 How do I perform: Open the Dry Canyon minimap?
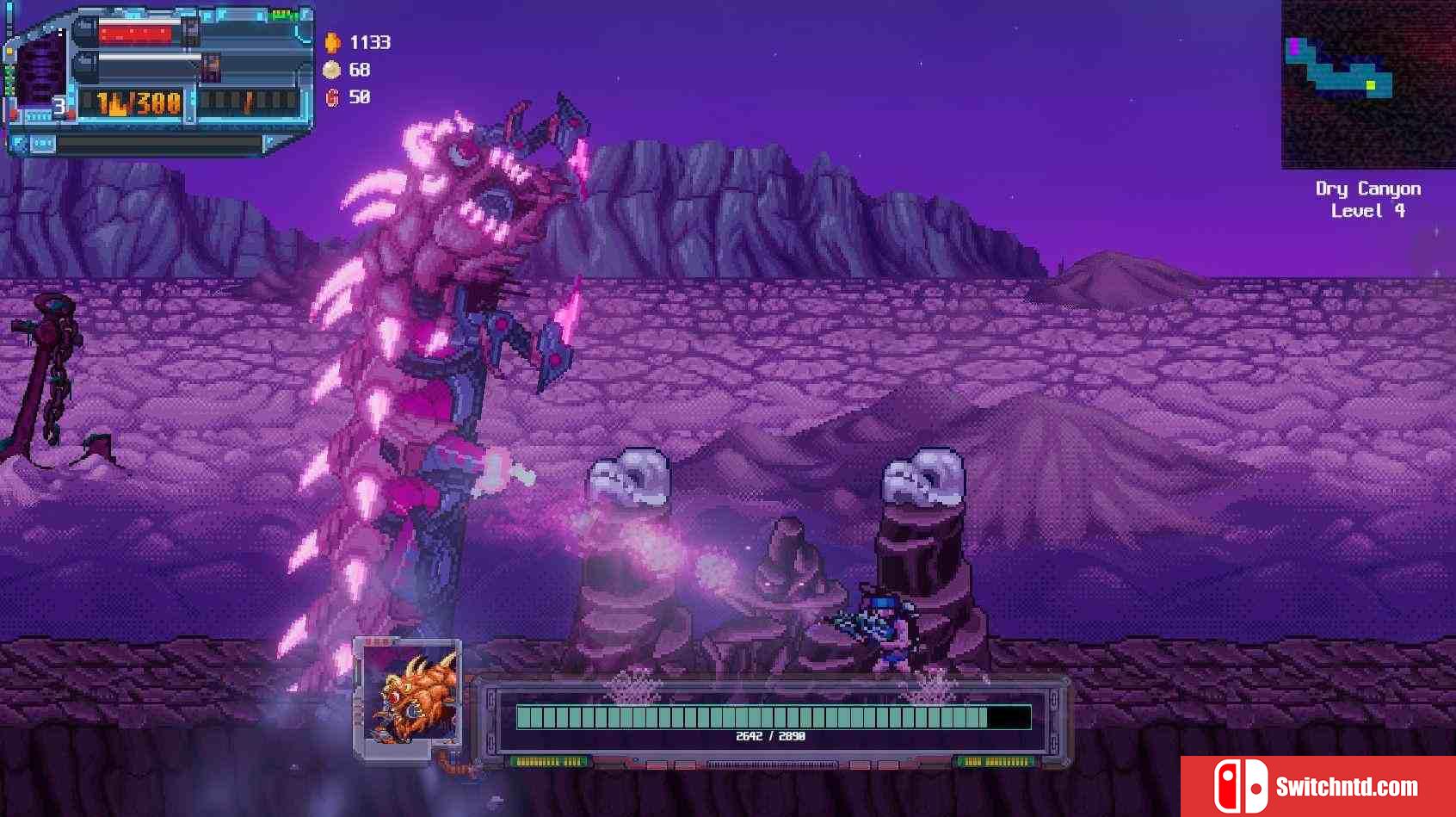[1367, 84]
